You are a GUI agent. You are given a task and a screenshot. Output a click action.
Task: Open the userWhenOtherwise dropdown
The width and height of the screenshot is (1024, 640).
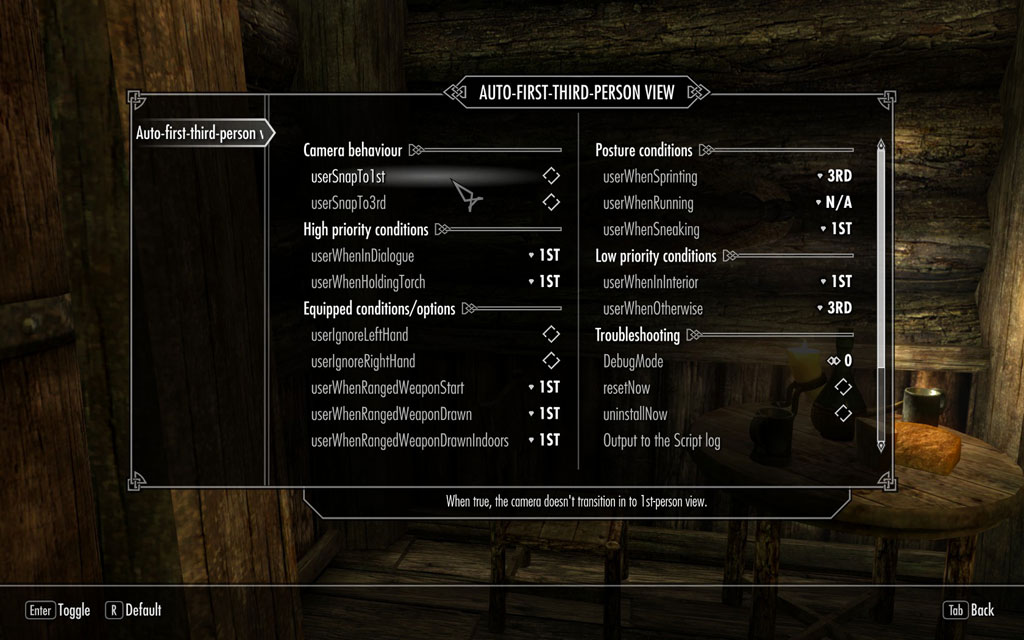click(x=835, y=308)
